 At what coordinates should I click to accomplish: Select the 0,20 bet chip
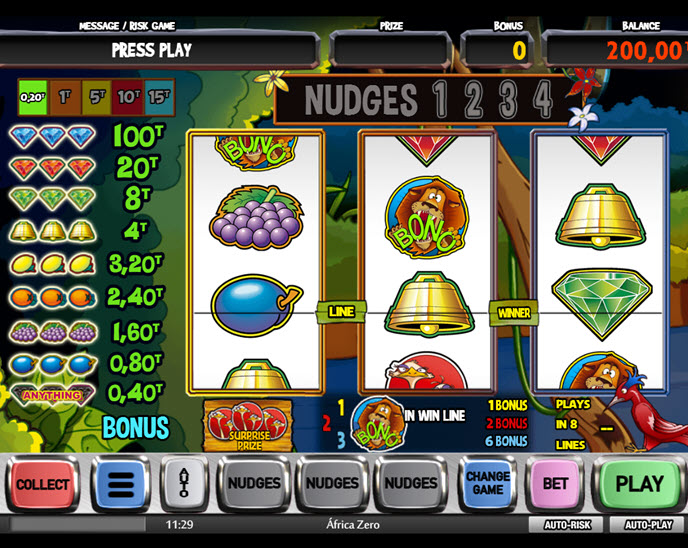tap(34, 98)
